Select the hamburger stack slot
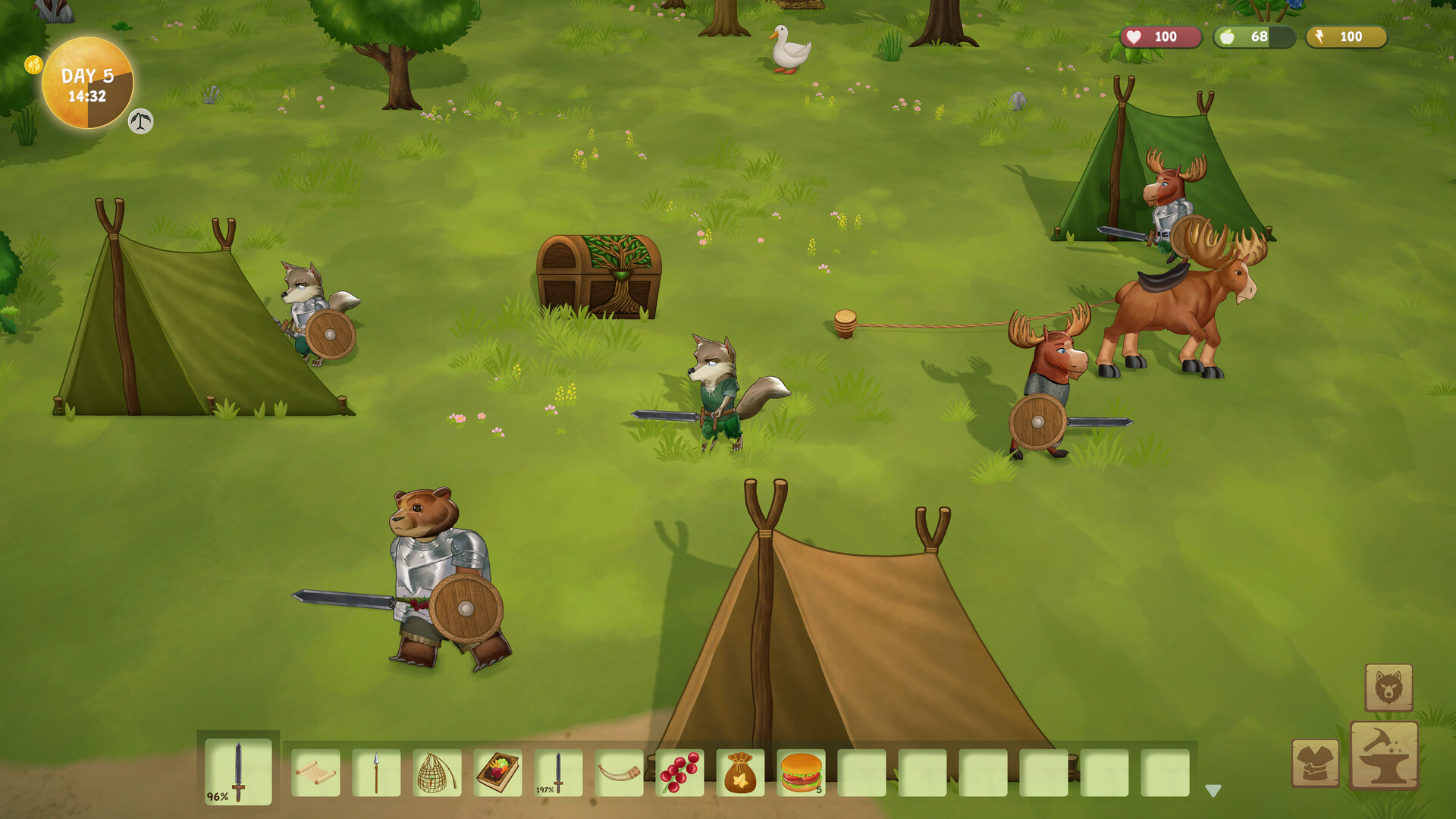 point(801,773)
